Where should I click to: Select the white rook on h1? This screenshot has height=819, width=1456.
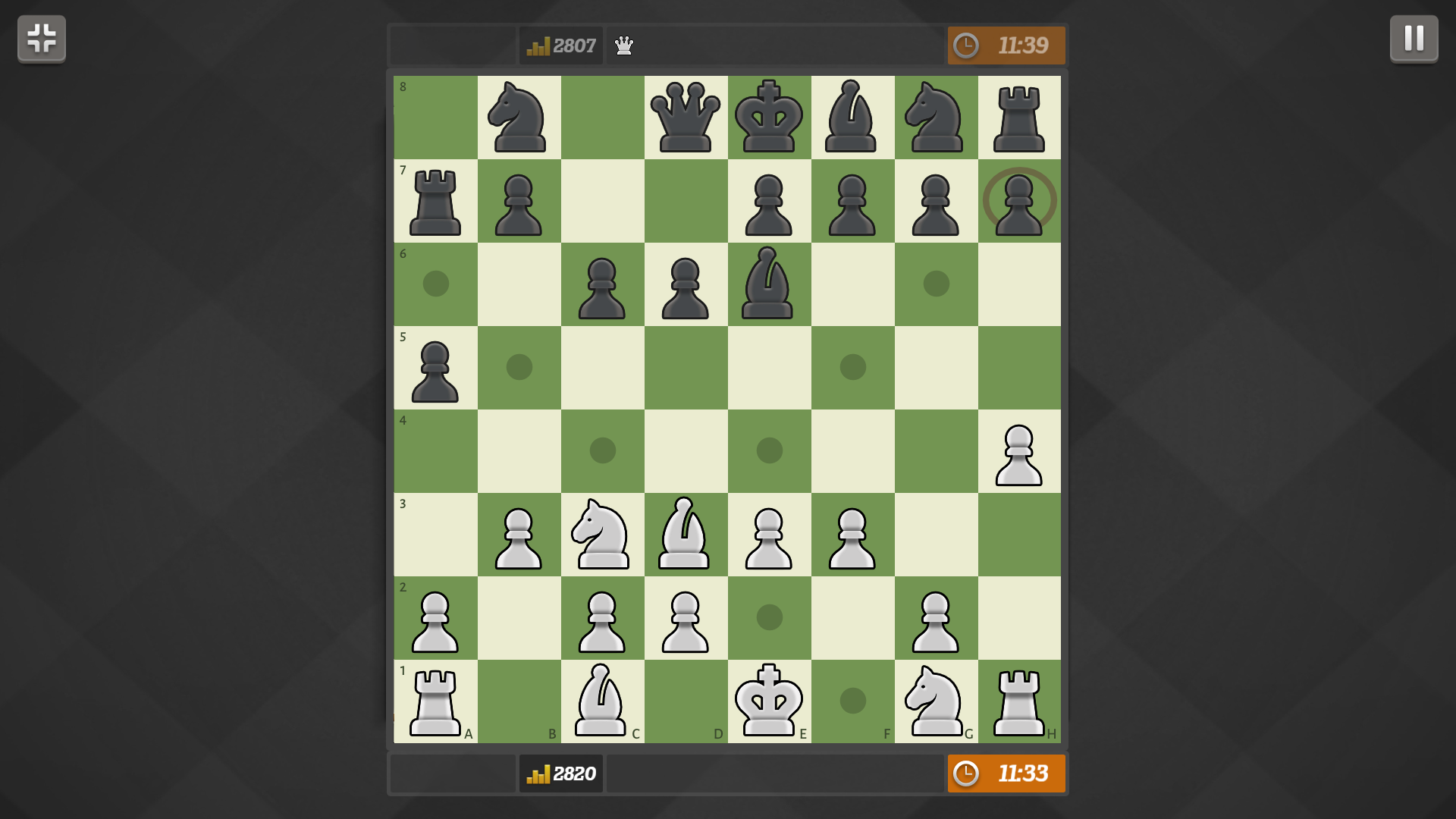pyautogui.click(x=1020, y=701)
